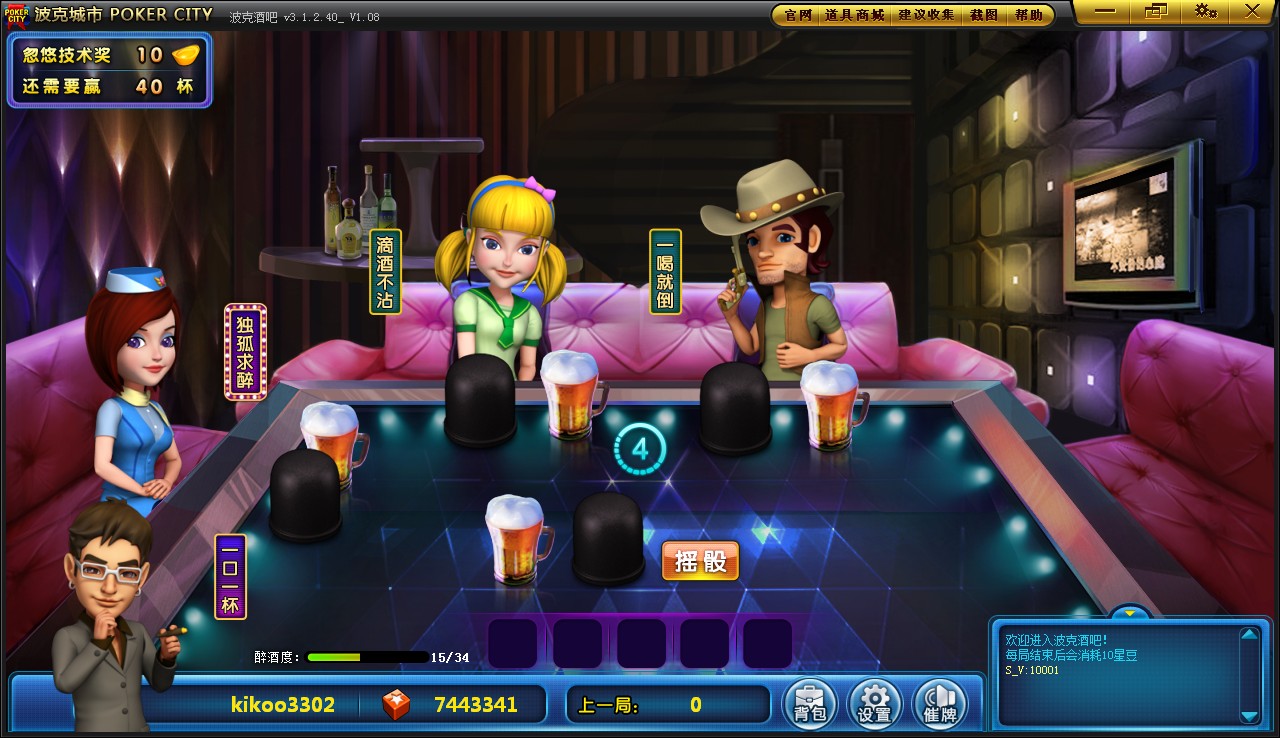The image size is (1280, 738).
Task: Collapse the chat panel with the yellow arrow
Action: [x=1130, y=612]
